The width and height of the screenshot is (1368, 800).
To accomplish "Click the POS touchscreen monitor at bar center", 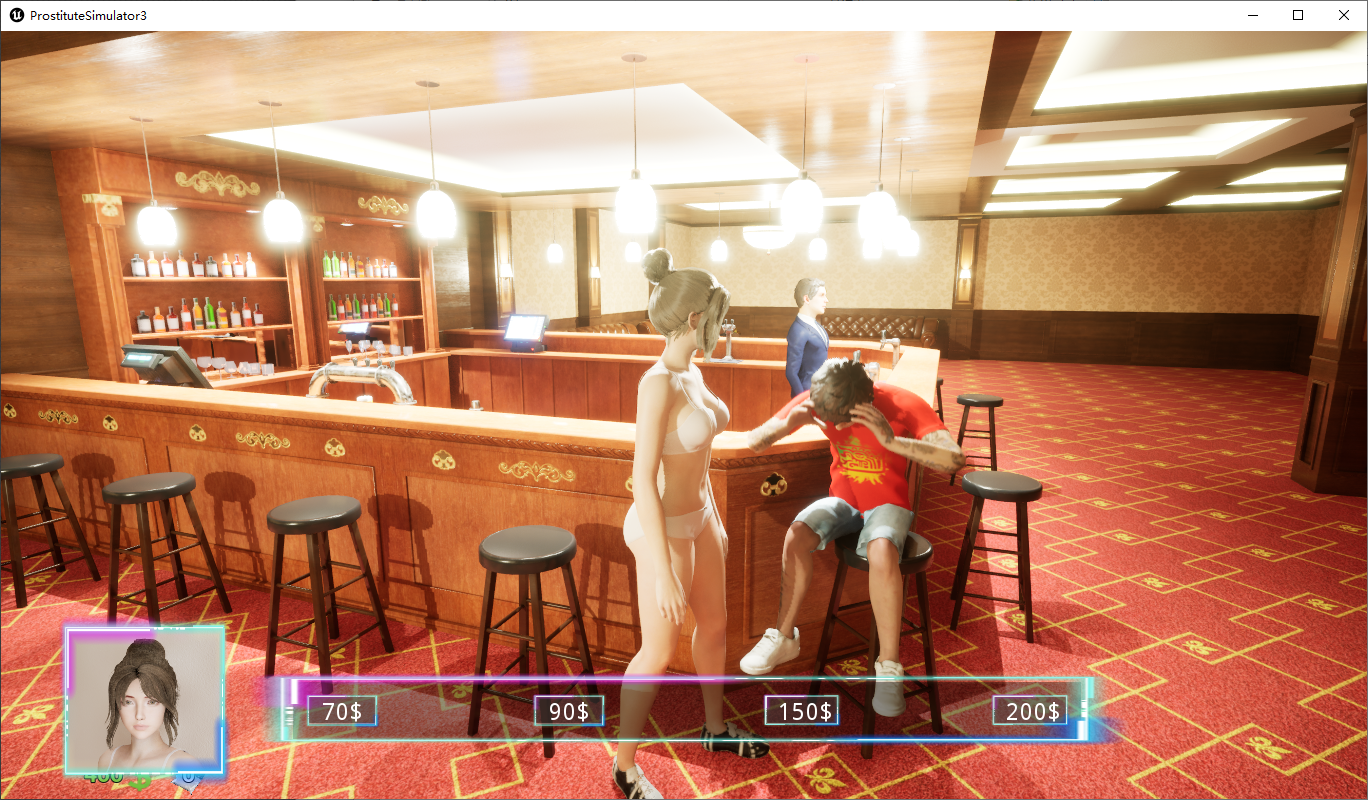I will pyautogui.click(x=525, y=328).
